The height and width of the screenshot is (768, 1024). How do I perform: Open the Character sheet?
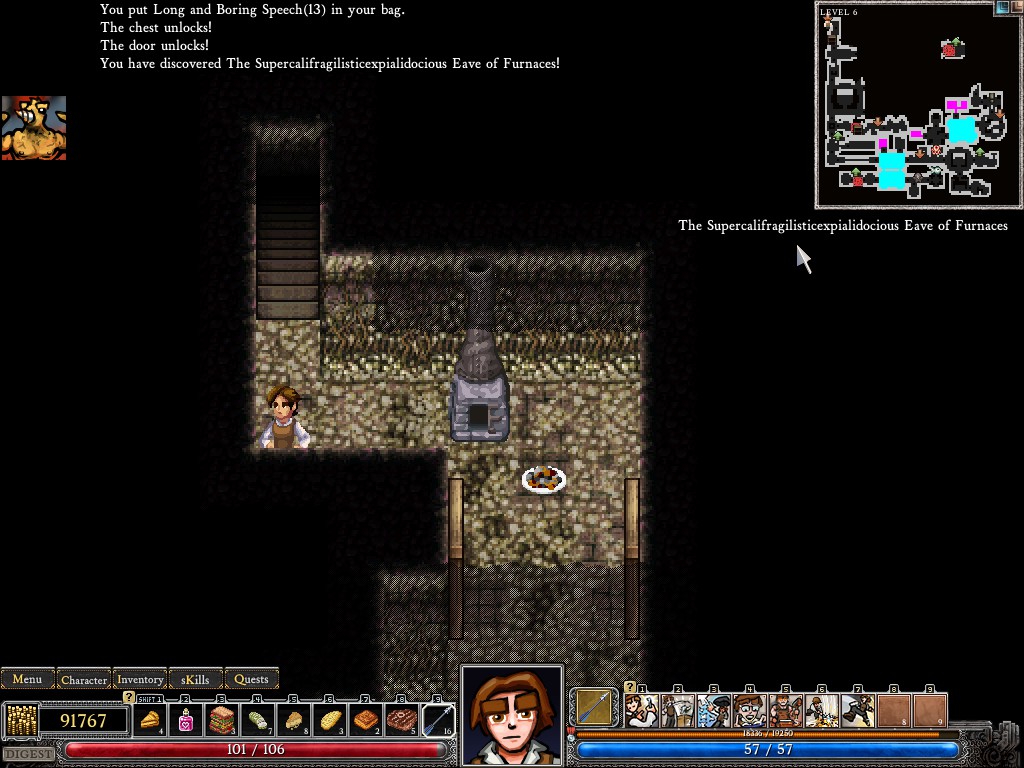pos(84,679)
